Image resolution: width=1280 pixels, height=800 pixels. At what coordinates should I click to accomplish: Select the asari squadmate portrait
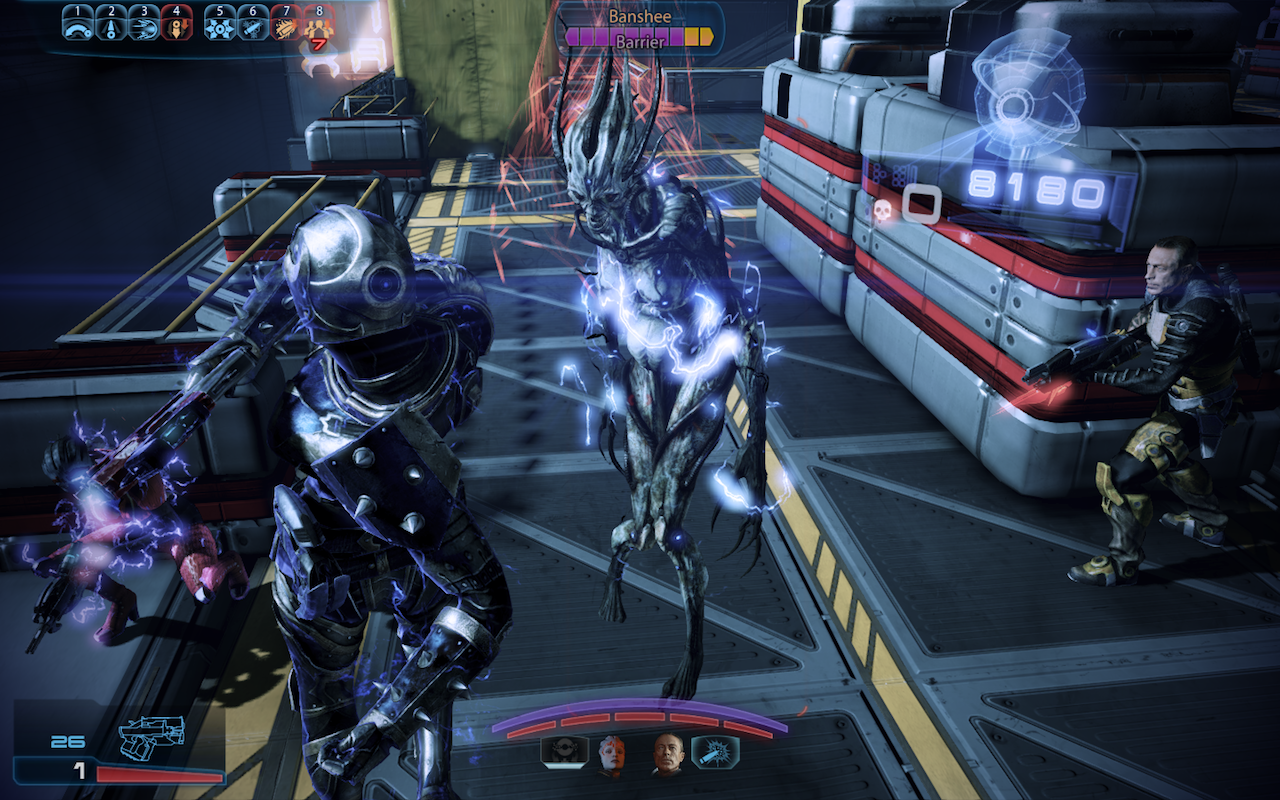(x=611, y=755)
